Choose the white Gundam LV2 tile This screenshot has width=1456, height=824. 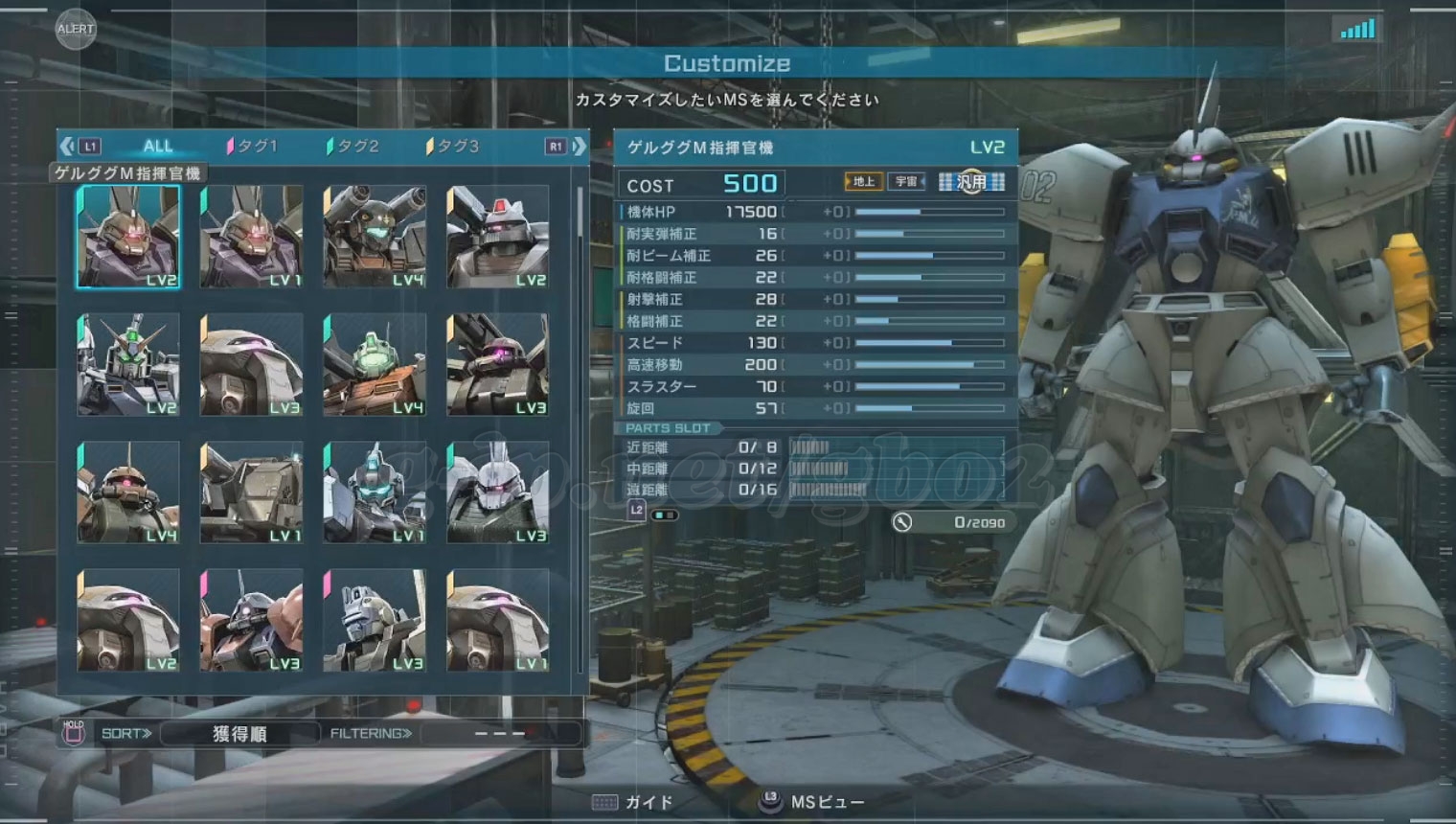(x=128, y=364)
